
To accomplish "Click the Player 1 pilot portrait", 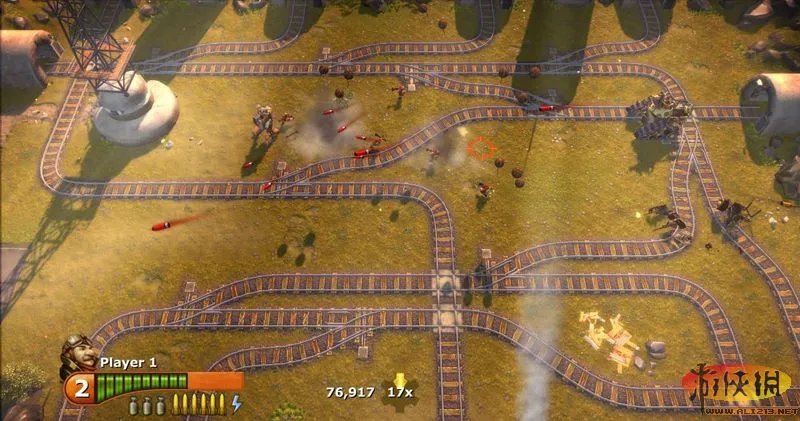I will [x=78, y=352].
